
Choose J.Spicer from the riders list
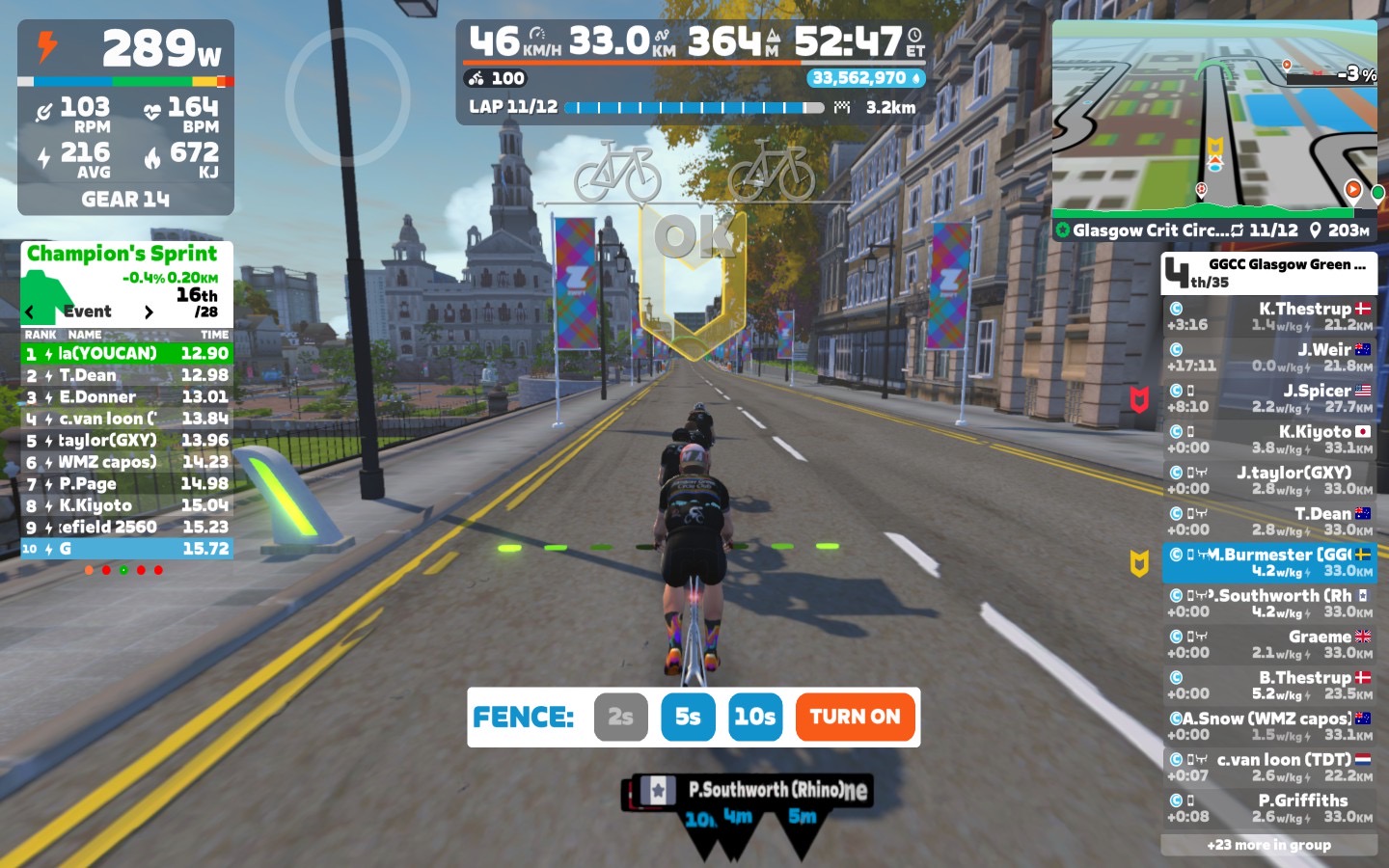tap(1268, 398)
